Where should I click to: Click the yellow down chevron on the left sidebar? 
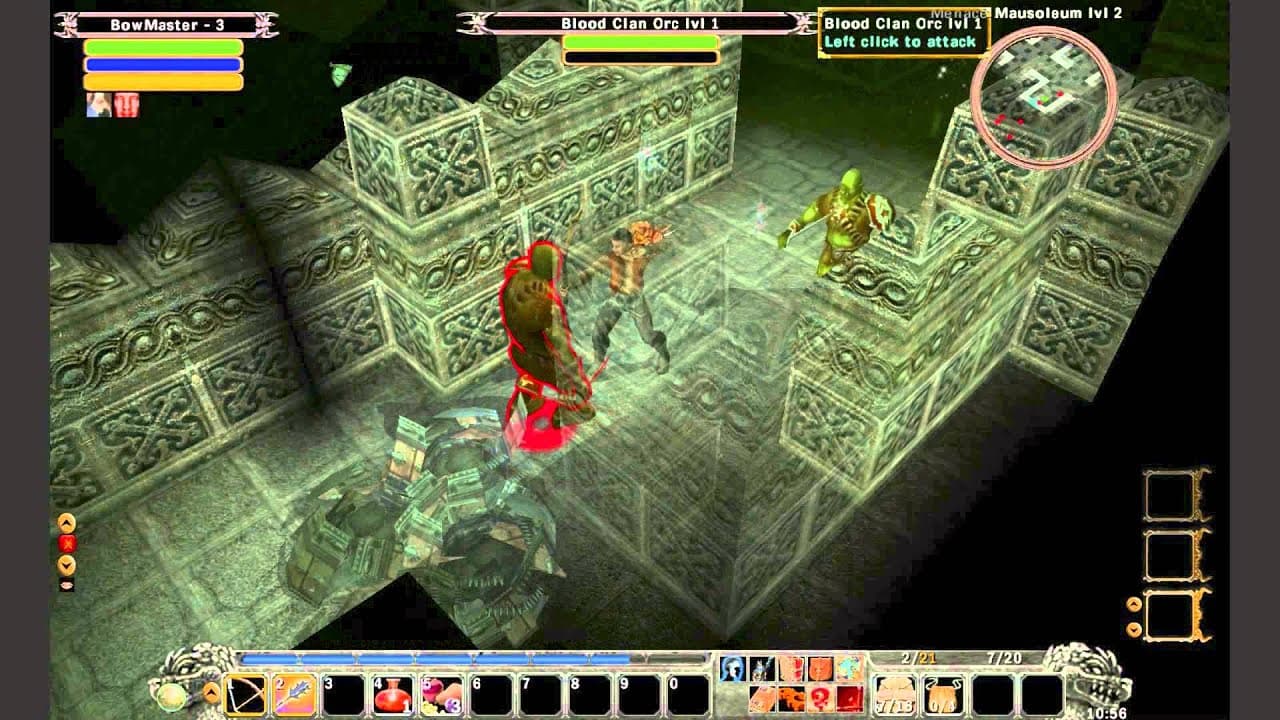[66, 562]
